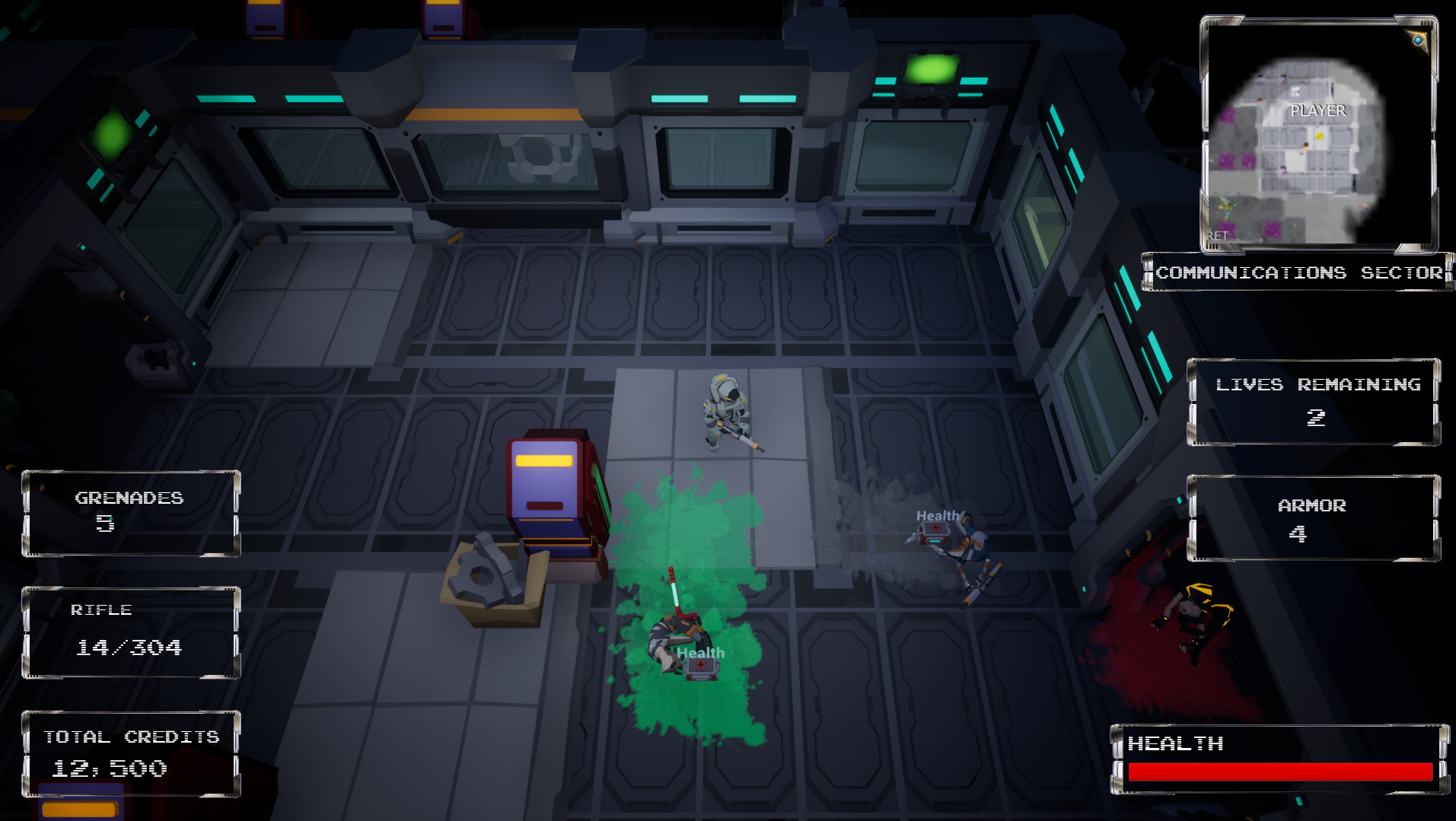Screen dimensions: 1456x821
Task: Click the COMMUNICATIONS SECTOR label
Action: tap(1298, 272)
